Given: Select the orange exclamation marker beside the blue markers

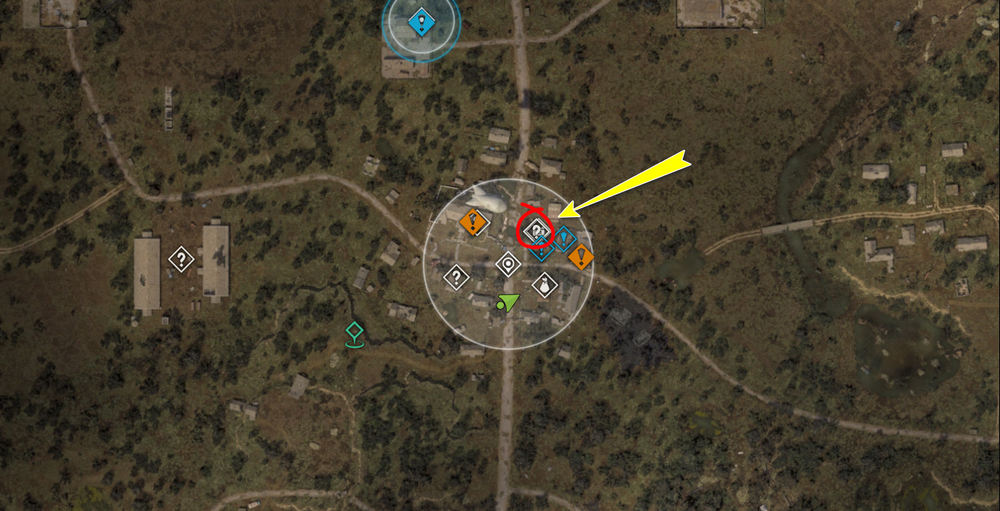Looking at the screenshot, I should (581, 257).
